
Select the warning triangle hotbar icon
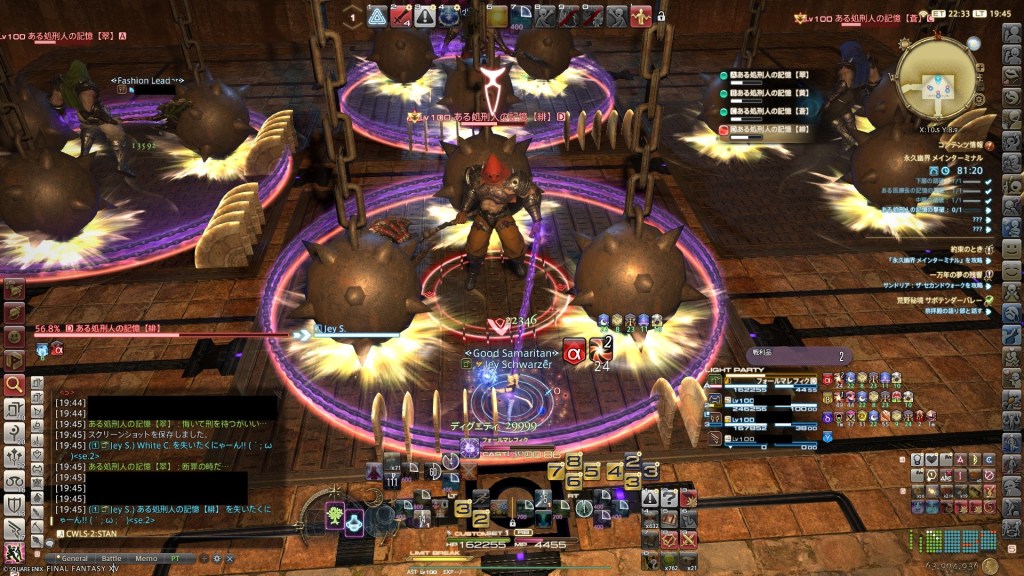coord(651,498)
